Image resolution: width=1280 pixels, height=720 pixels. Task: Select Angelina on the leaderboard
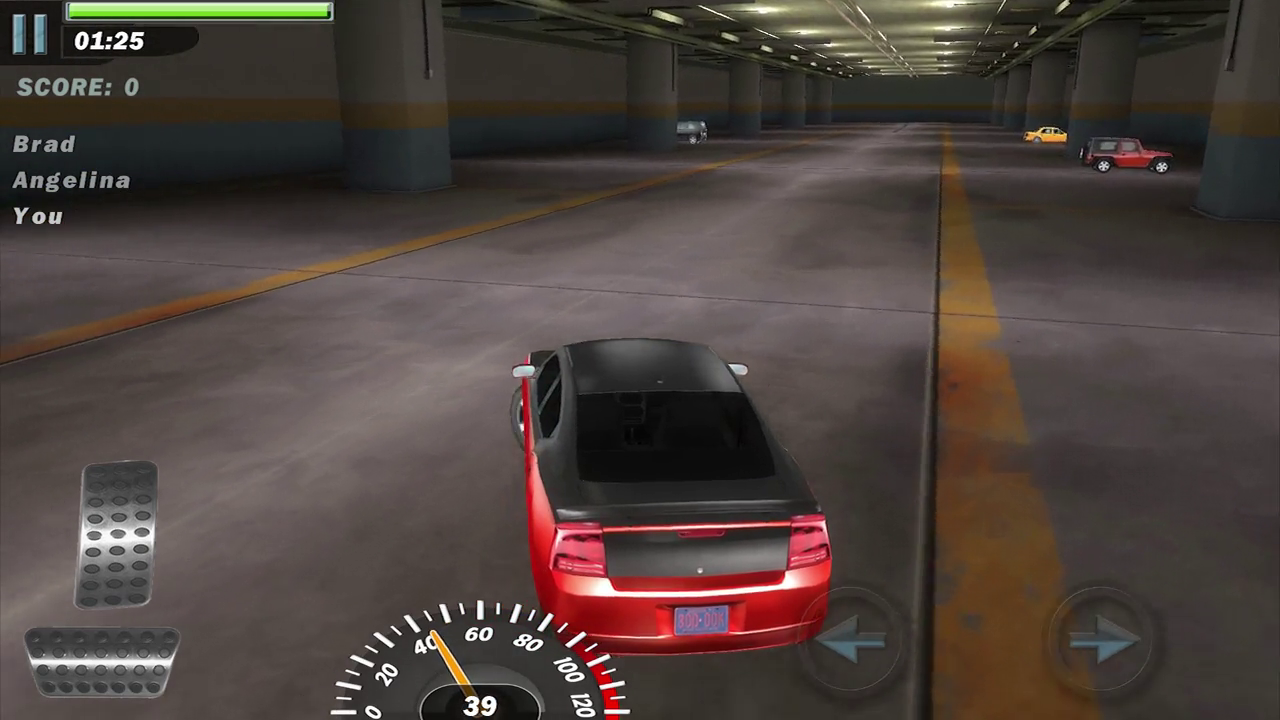pos(71,180)
